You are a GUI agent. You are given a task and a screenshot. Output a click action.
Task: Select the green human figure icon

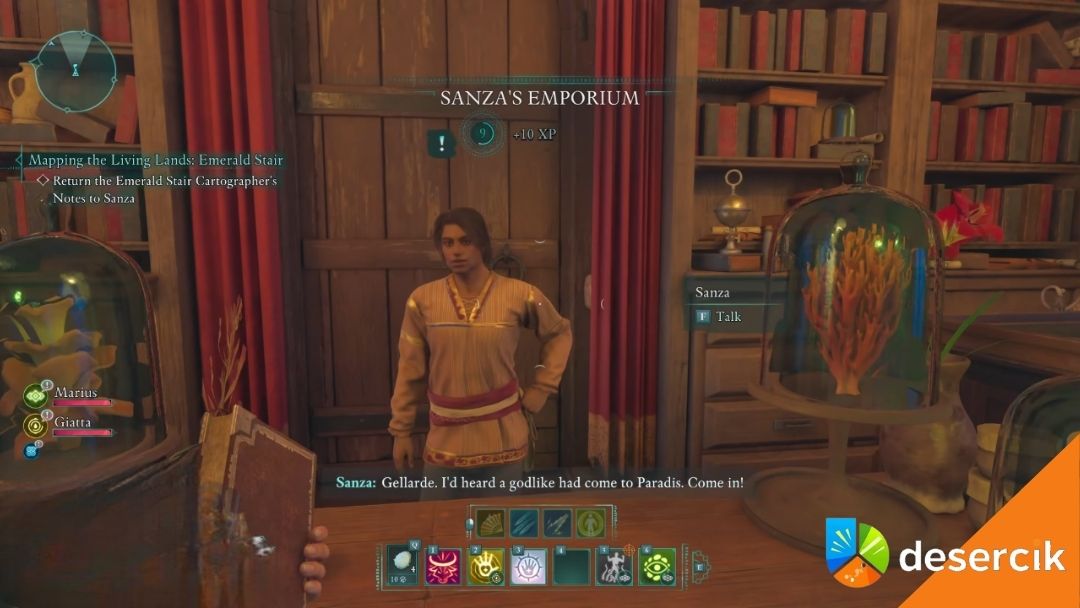click(590, 522)
